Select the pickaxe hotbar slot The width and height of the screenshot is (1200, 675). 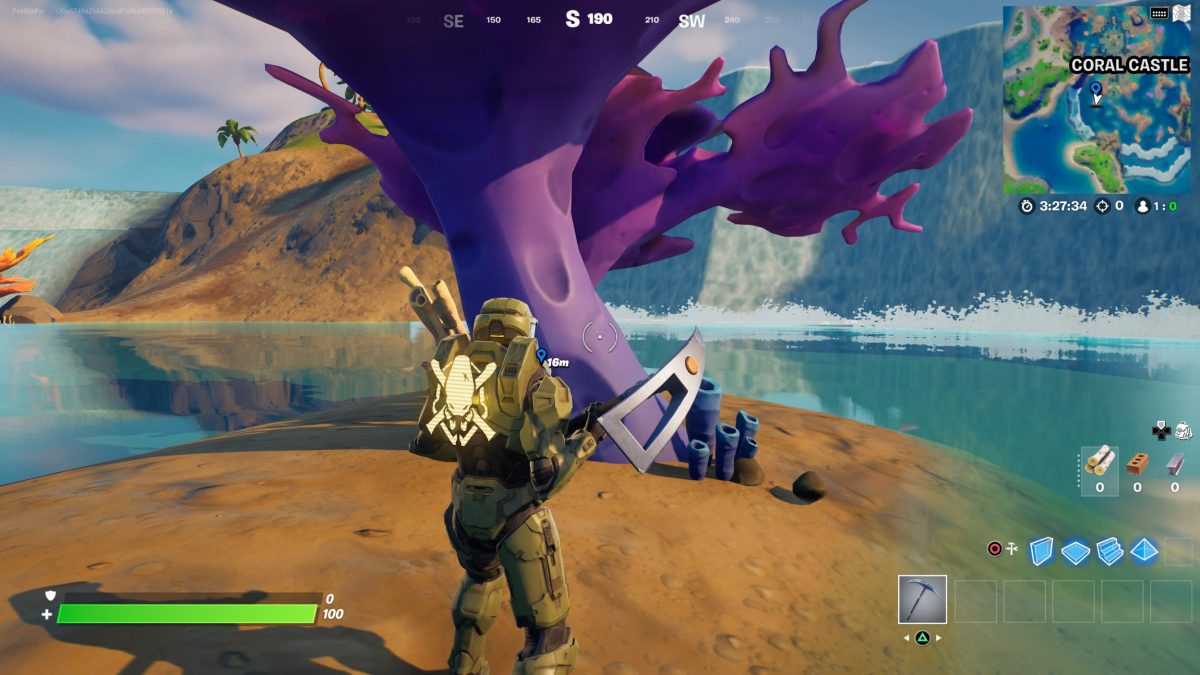[922, 600]
